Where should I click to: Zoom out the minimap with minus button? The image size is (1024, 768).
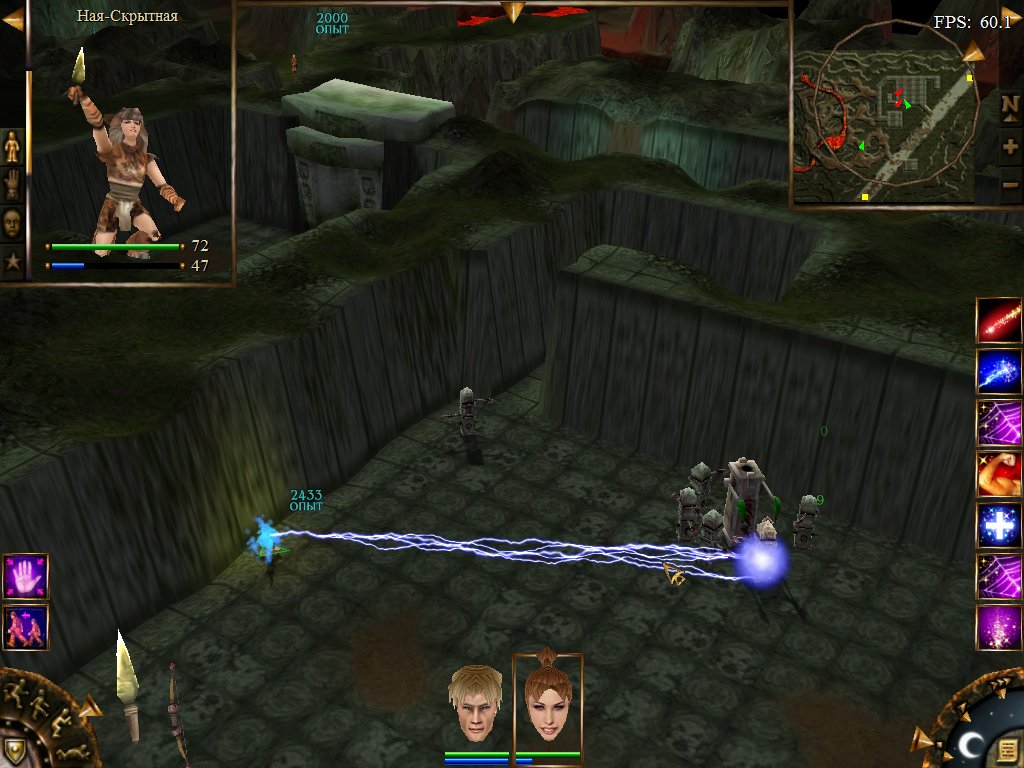(1010, 185)
